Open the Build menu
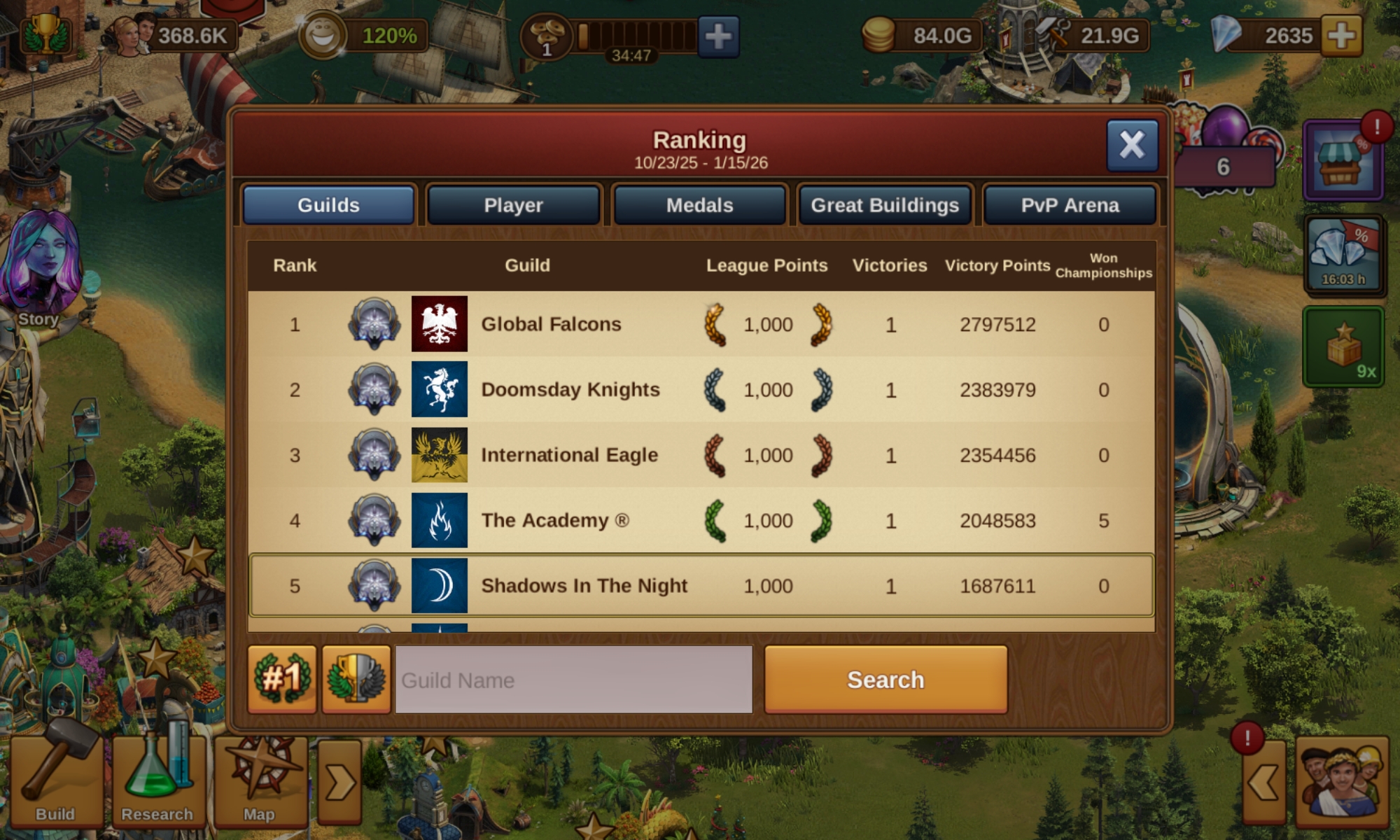This screenshot has height=840, width=1400. click(55, 780)
